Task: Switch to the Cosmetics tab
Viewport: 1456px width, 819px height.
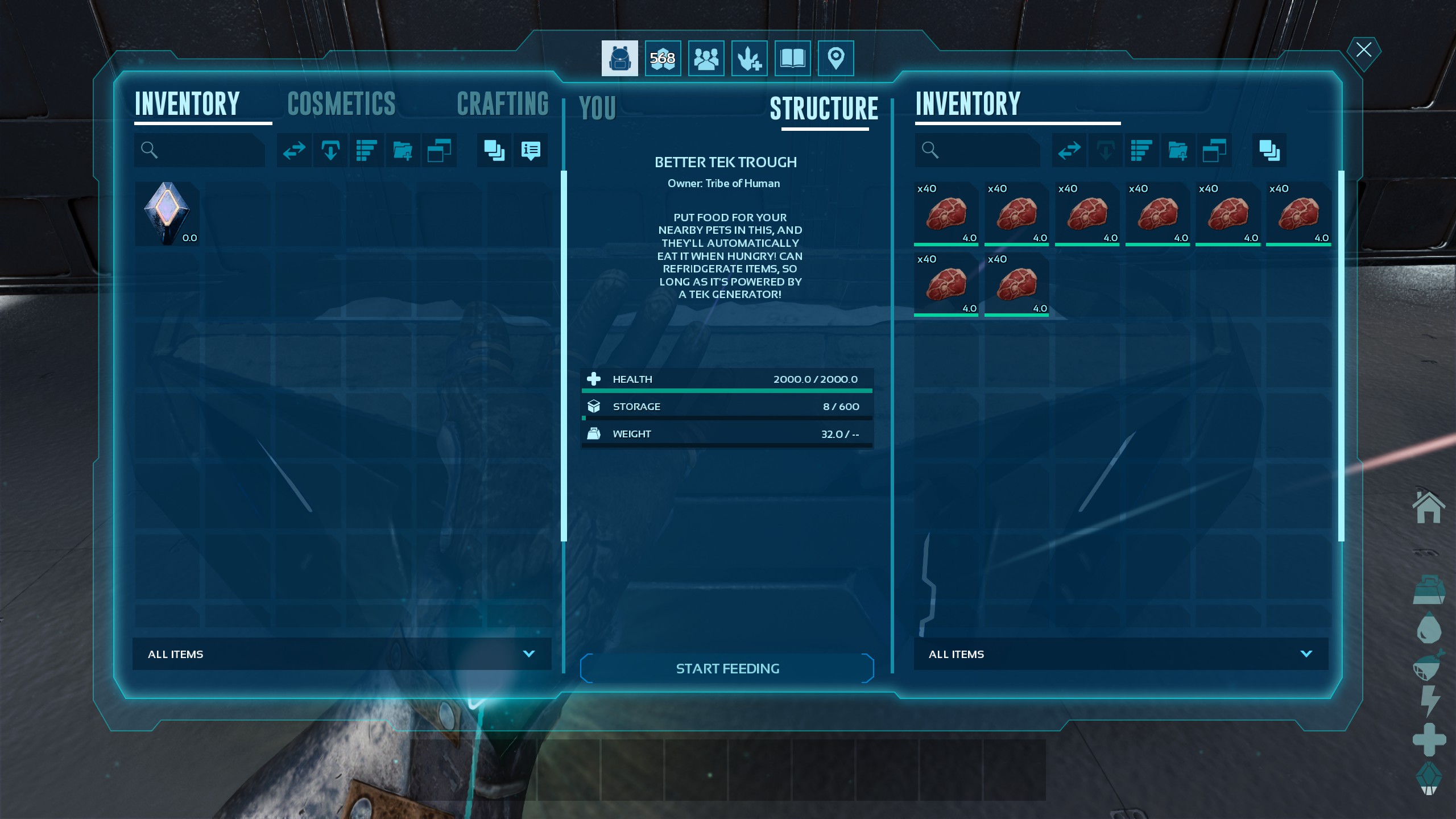Action: coord(341,104)
